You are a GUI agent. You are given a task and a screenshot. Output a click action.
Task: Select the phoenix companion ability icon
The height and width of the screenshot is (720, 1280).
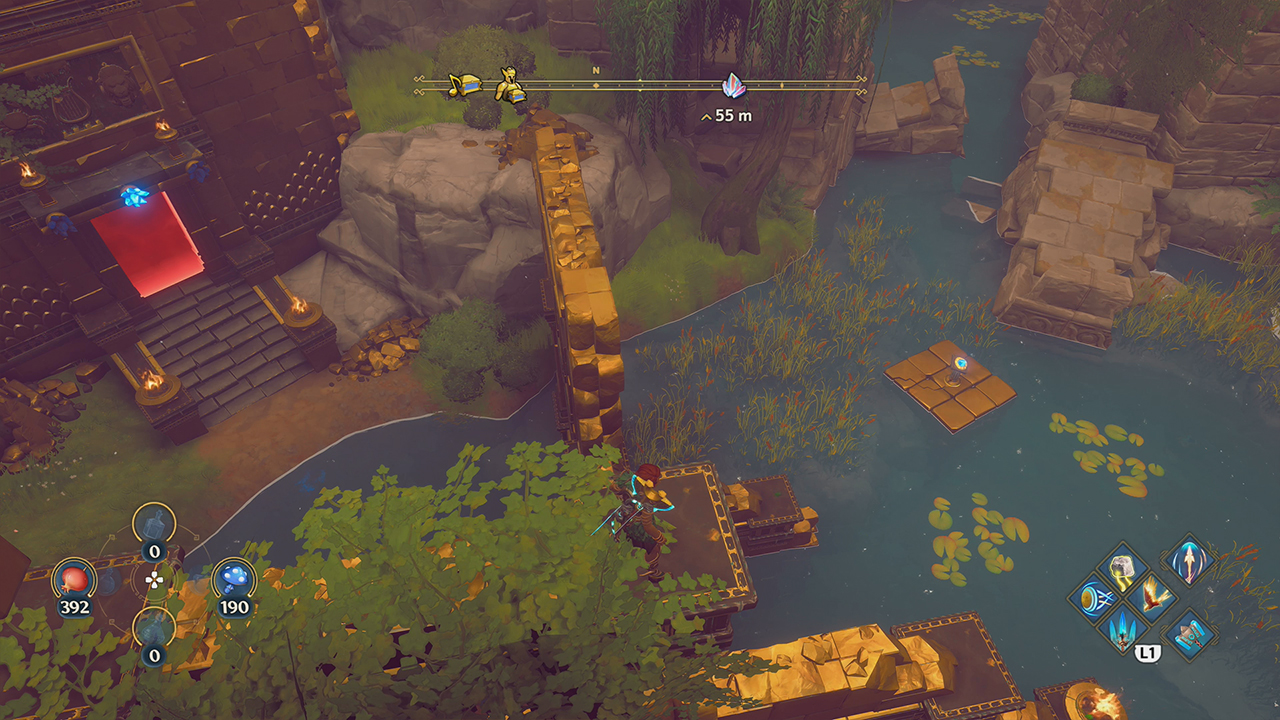click(1153, 597)
